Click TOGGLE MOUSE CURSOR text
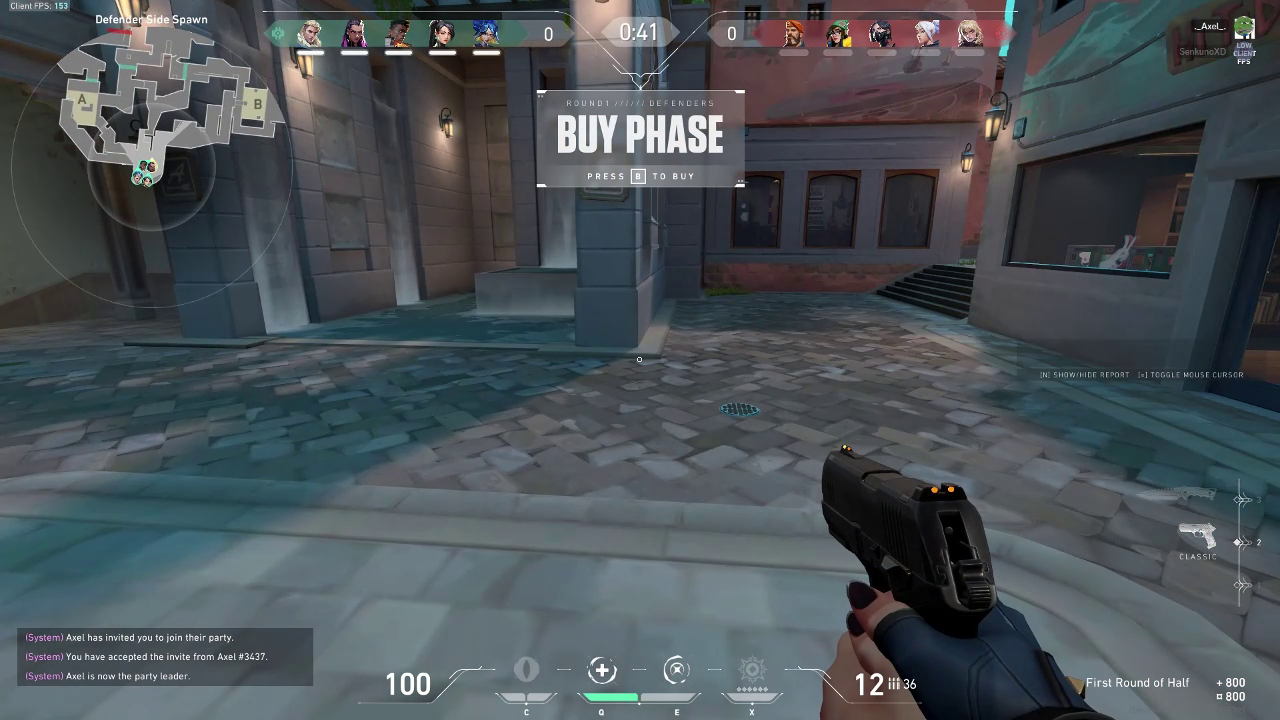 (x=1190, y=374)
